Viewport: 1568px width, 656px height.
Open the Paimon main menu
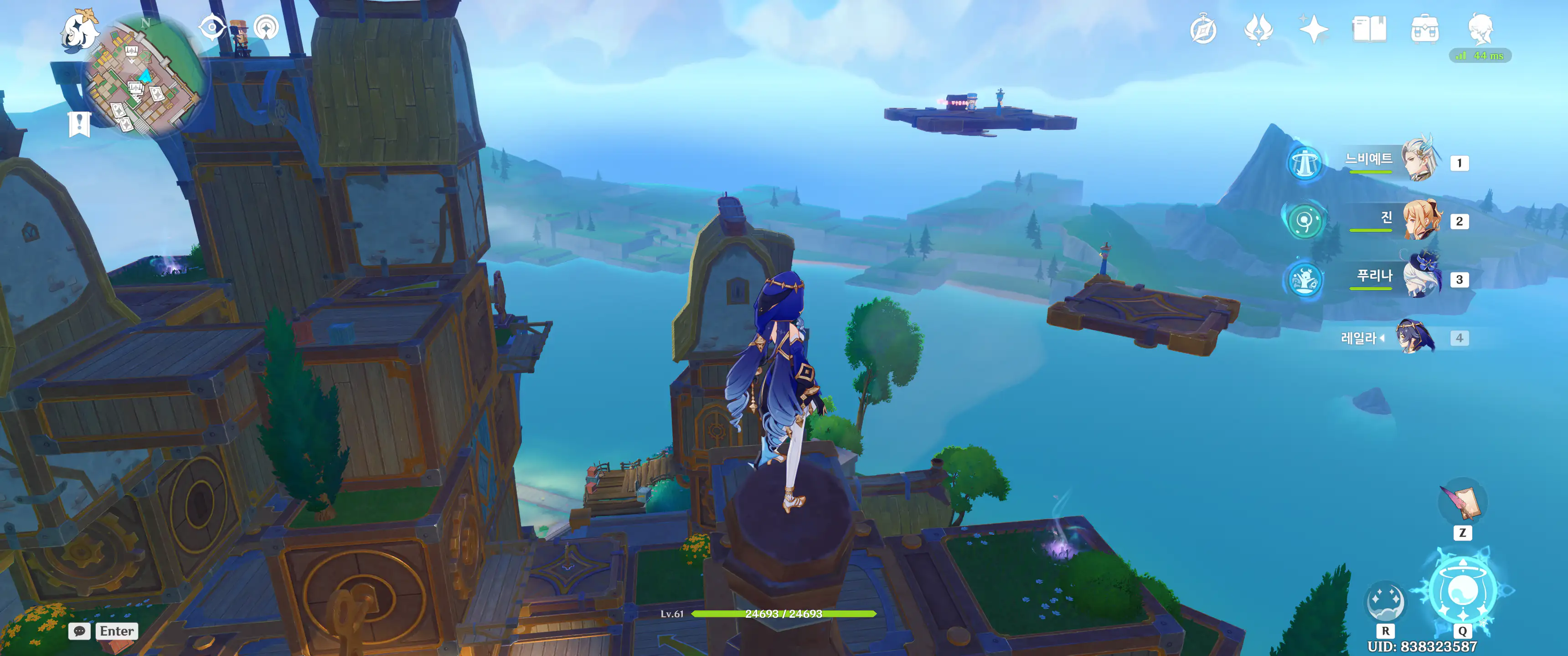[x=80, y=31]
